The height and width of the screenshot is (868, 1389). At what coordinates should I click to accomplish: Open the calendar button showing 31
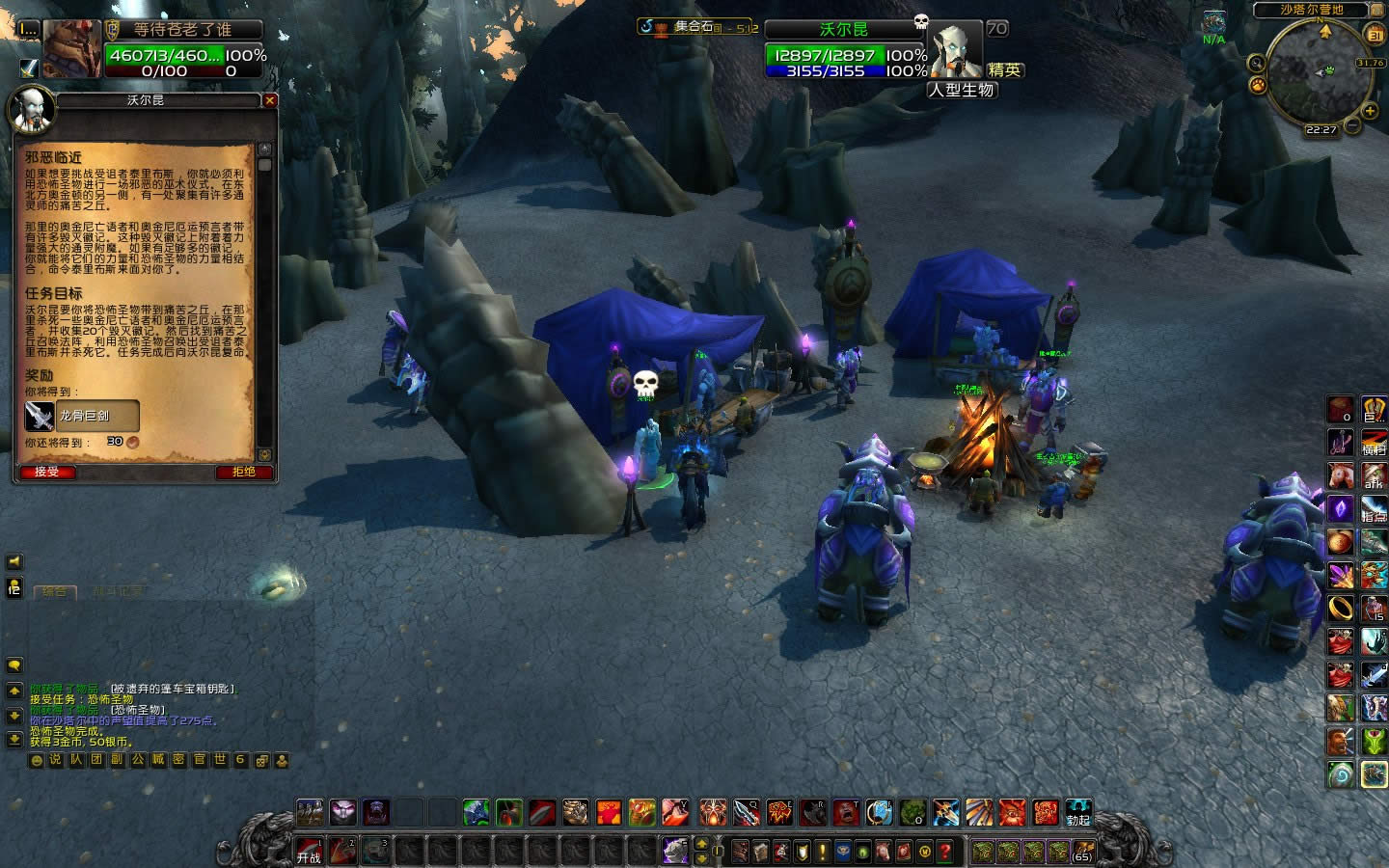pyautogui.click(x=1374, y=35)
